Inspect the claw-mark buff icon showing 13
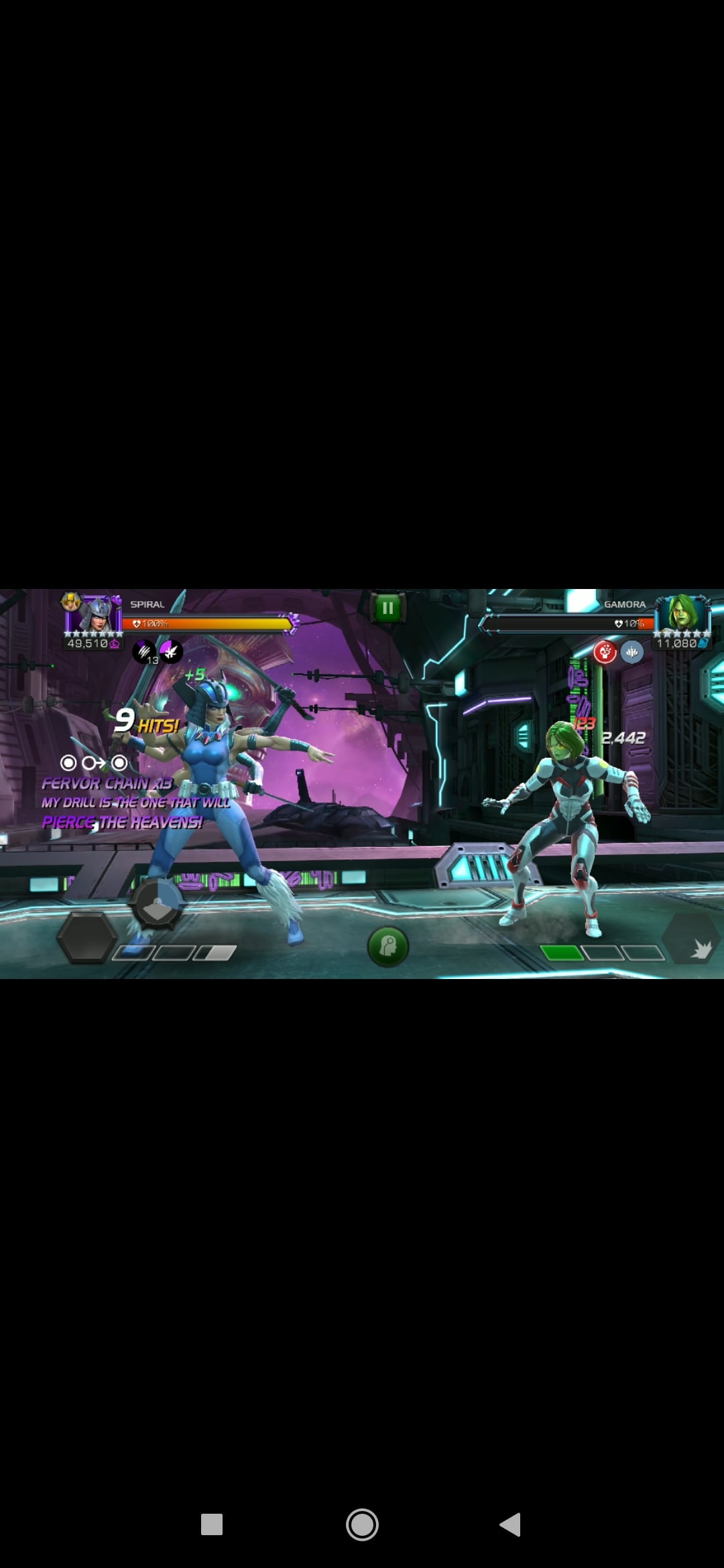Image resolution: width=724 pixels, height=1568 pixels. 144,651
